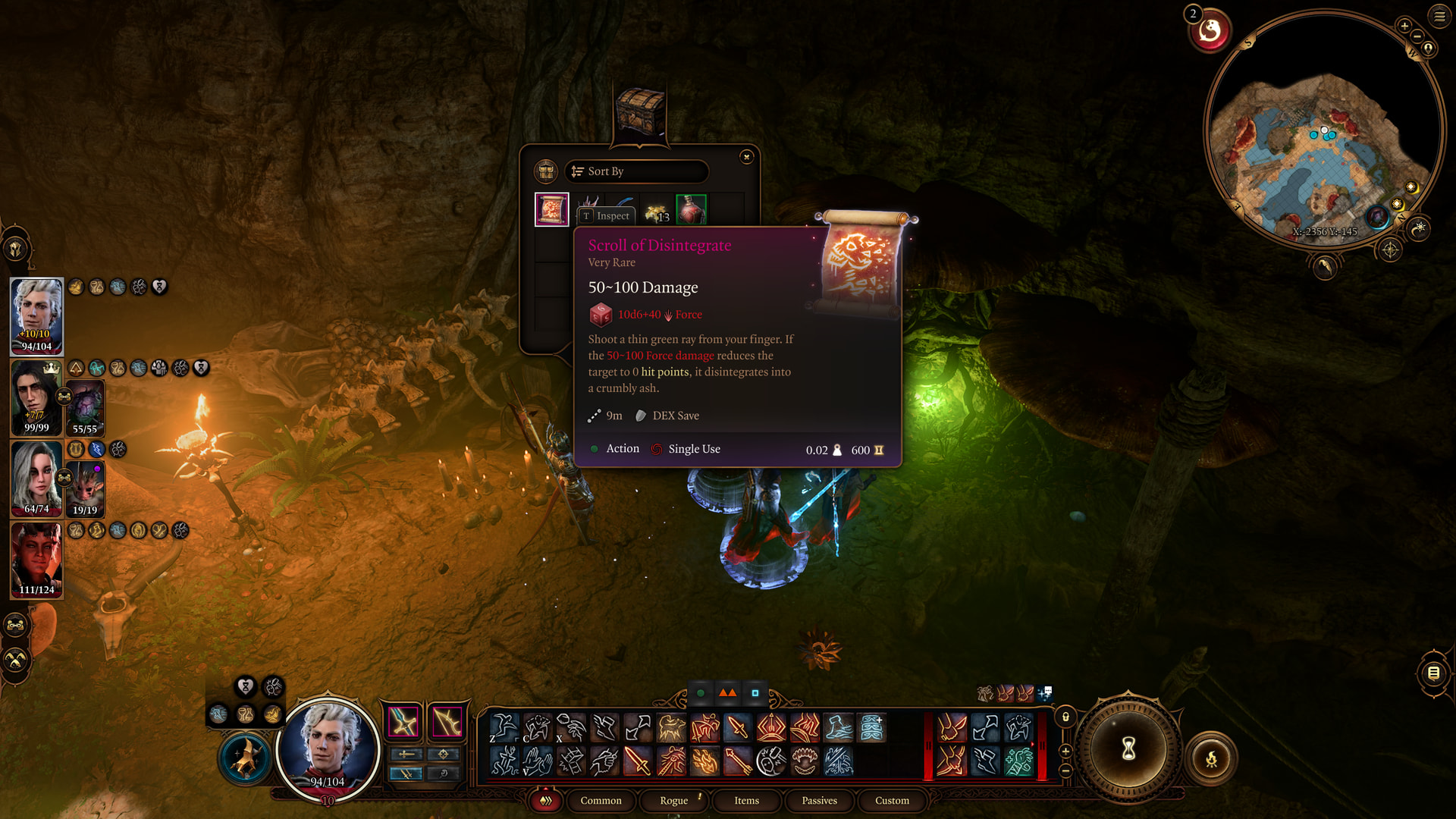The image size is (1456, 819).
Task: Select the red tiefling party portrait
Action: [36, 560]
